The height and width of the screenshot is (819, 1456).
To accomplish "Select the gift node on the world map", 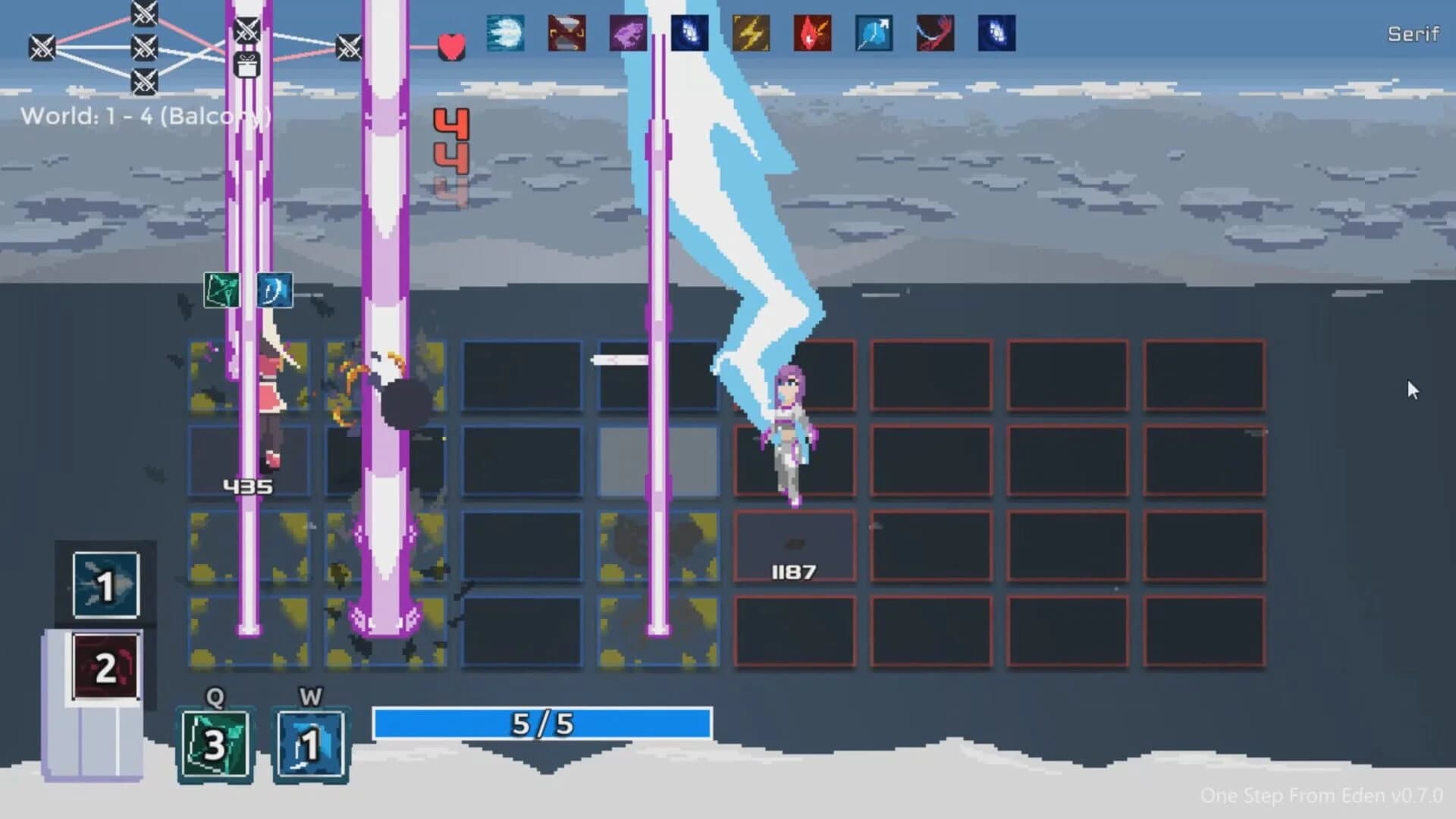I will pos(245,64).
